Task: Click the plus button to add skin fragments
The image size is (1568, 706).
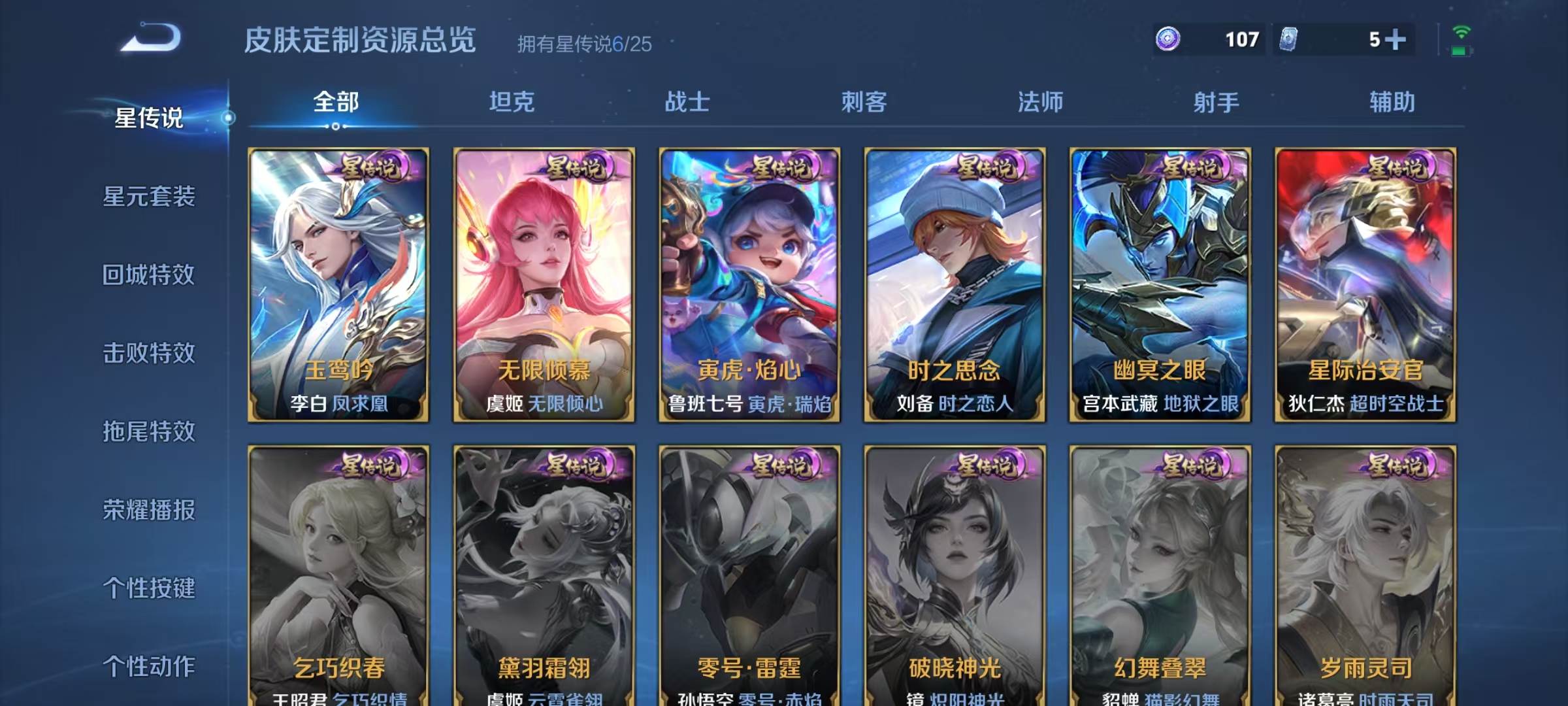Action: pyautogui.click(x=1395, y=39)
